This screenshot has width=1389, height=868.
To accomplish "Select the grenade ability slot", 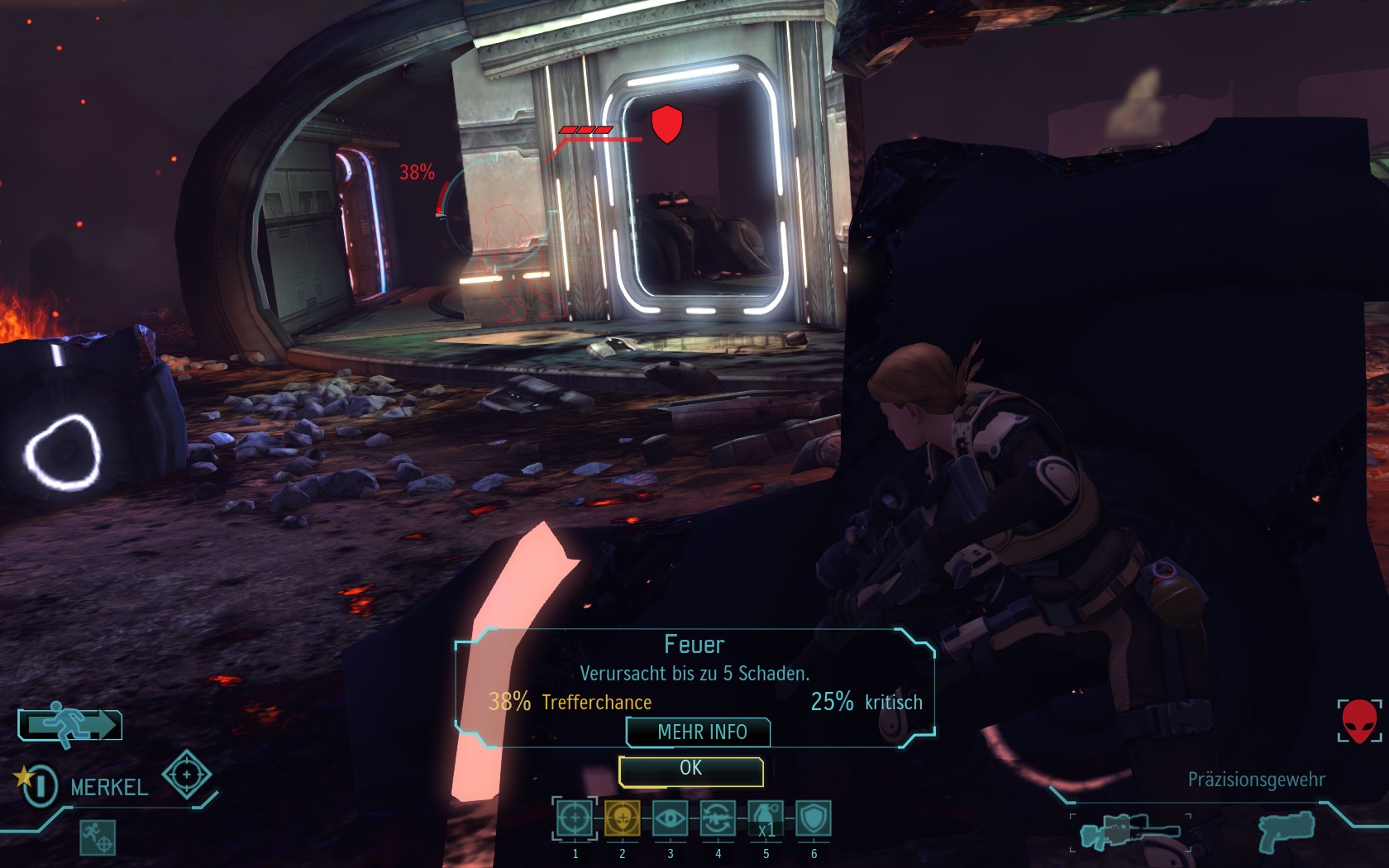I will [766, 819].
